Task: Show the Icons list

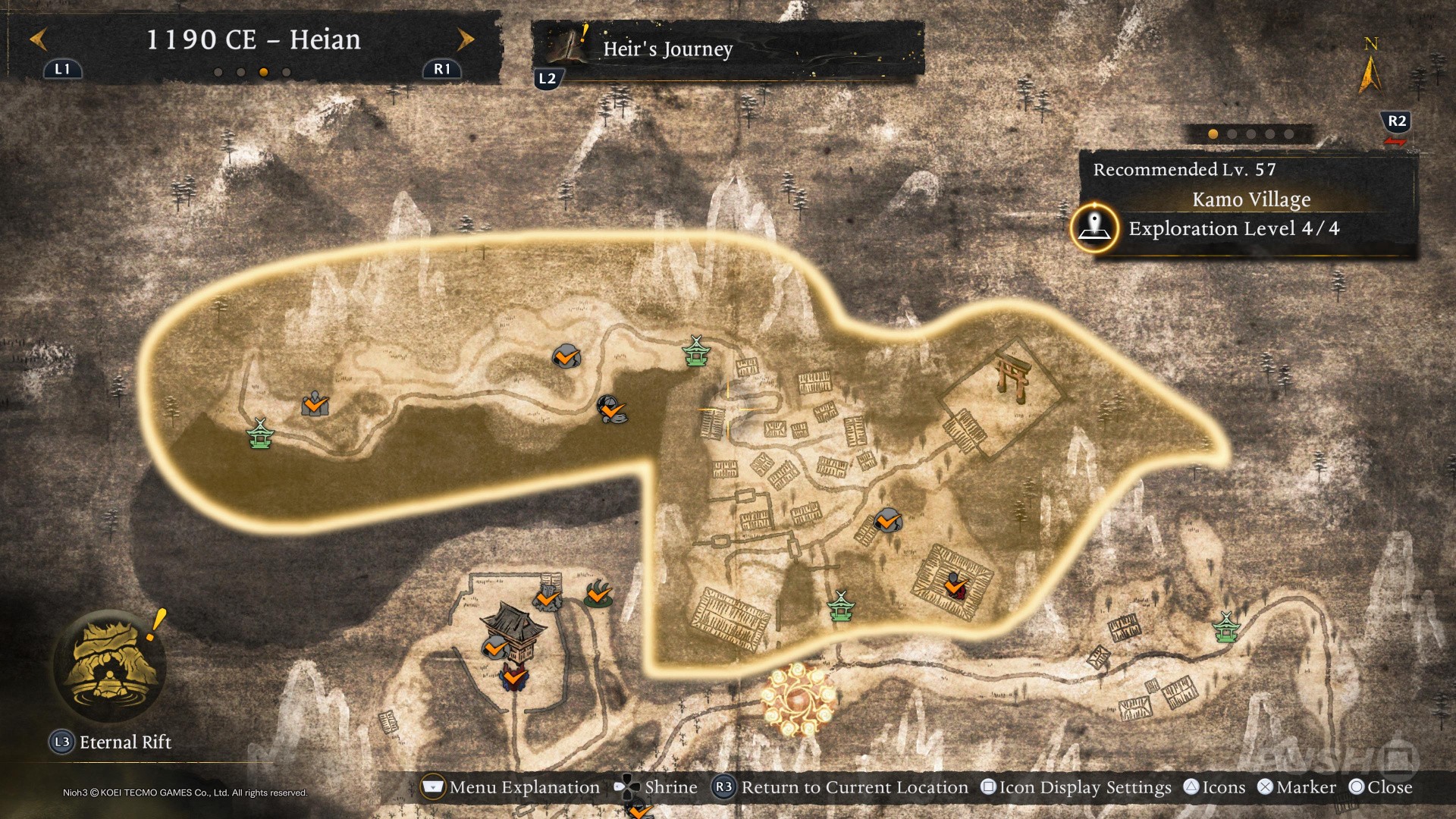Action: click(1215, 787)
